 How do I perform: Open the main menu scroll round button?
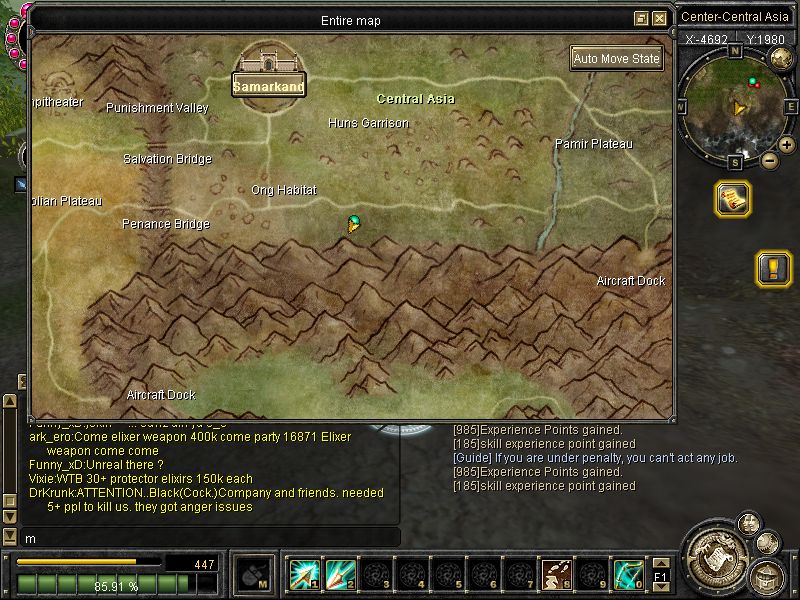pyautogui.click(x=716, y=555)
